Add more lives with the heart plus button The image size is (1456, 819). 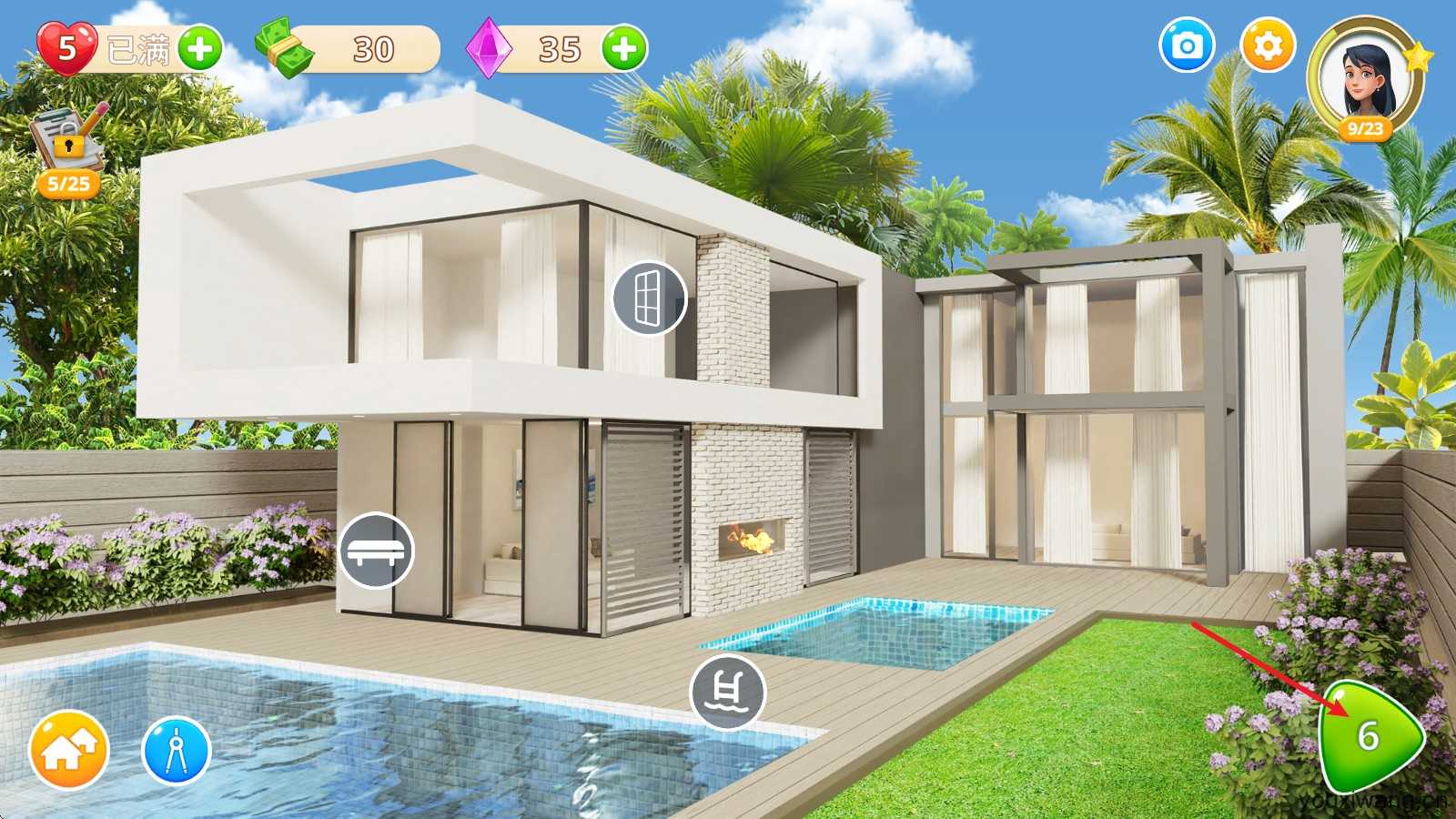199,48
